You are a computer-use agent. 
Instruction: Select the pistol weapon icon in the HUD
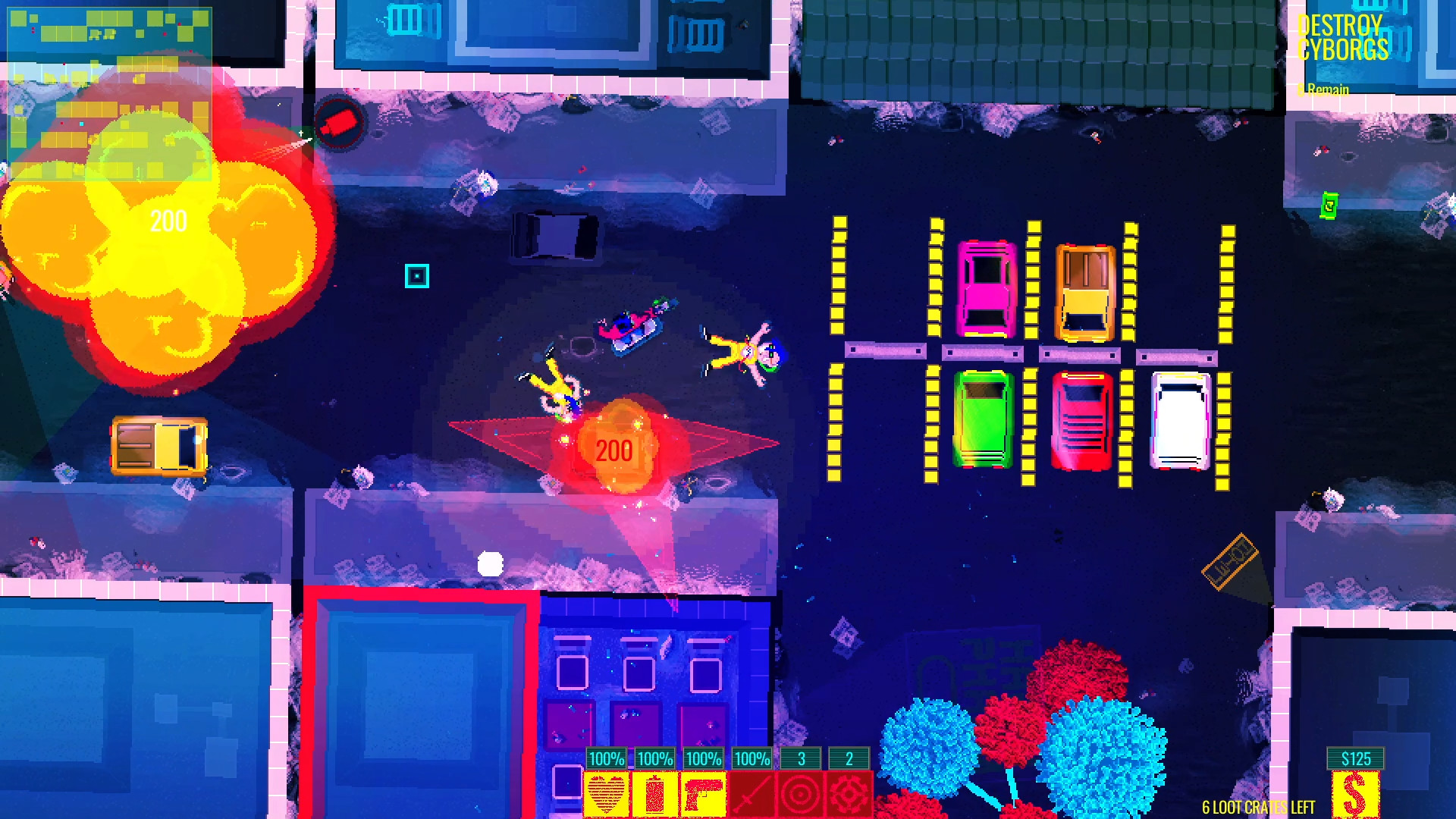pyautogui.click(x=703, y=791)
